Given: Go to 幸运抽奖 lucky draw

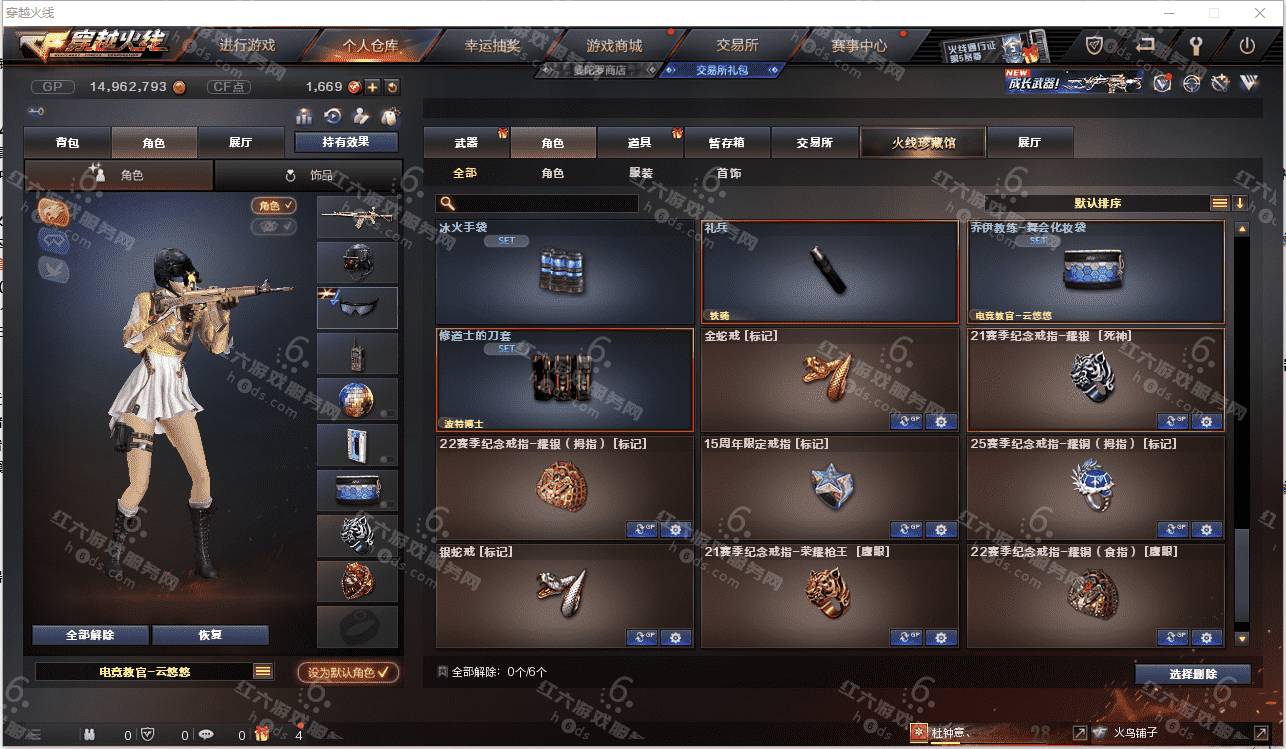Looking at the screenshot, I should [x=492, y=46].
